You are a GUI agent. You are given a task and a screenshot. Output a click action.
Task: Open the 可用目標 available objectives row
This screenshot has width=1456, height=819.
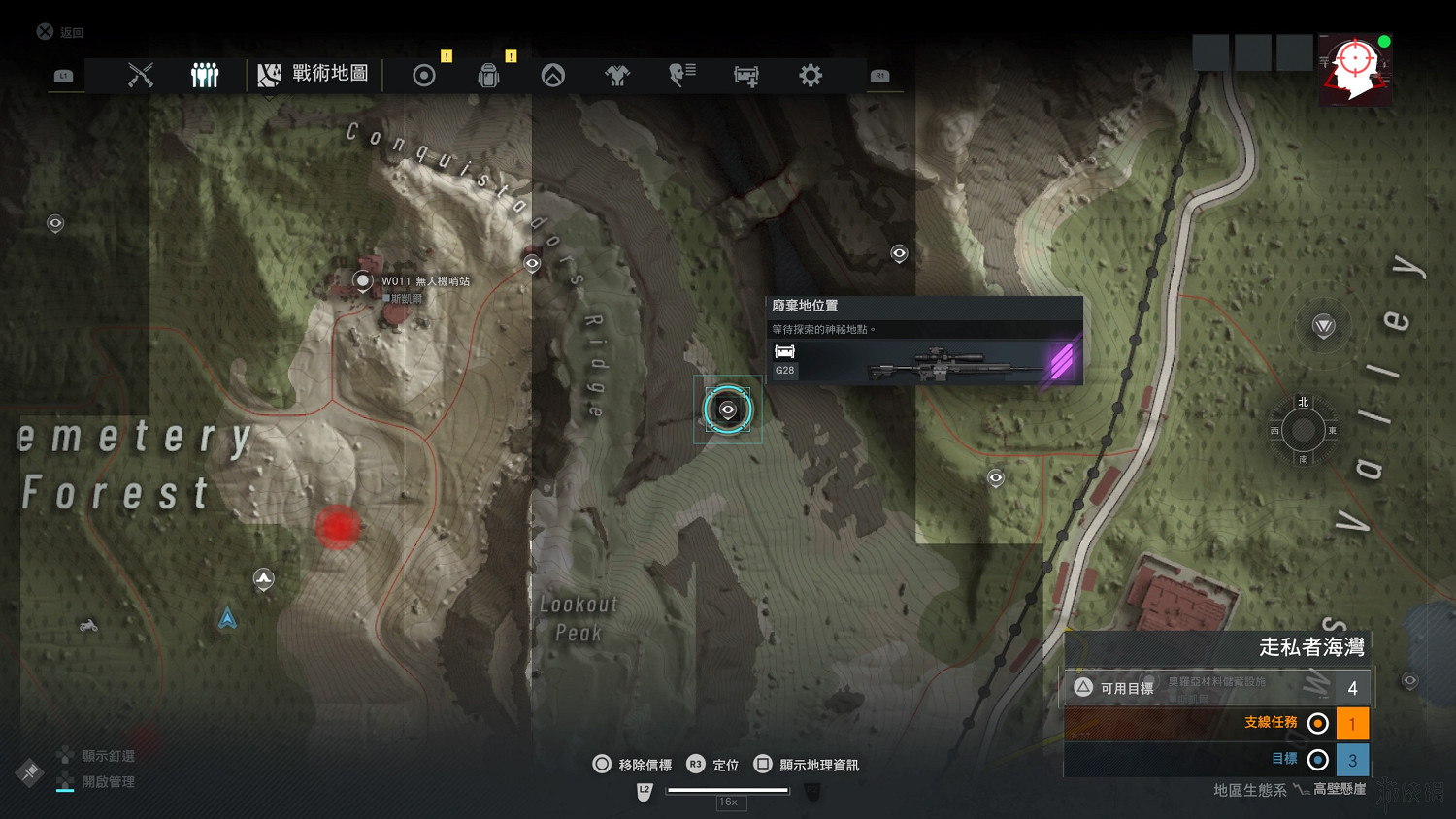click(1217, 687)
